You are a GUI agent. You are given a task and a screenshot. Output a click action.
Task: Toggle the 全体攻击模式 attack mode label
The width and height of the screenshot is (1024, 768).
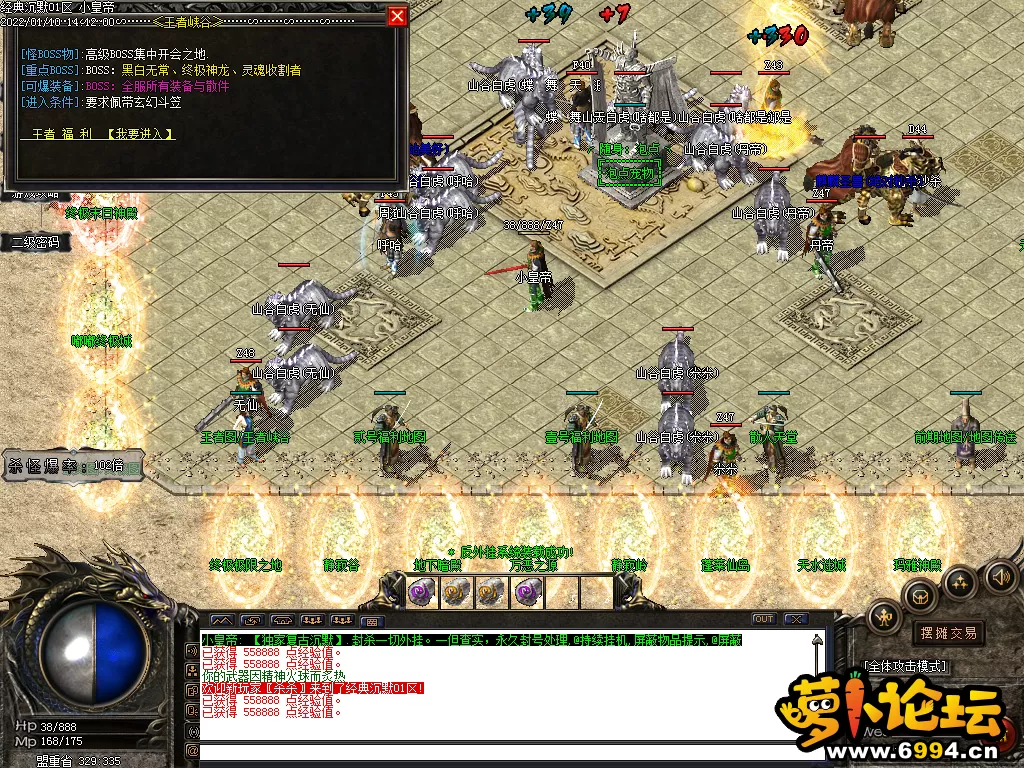[x=905, y=666]
